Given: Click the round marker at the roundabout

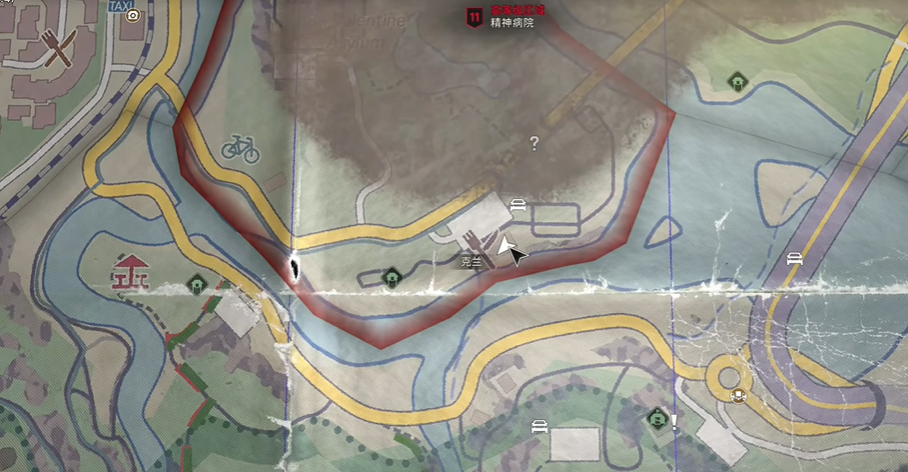Looking at the screenshot, I should point(739,394).
